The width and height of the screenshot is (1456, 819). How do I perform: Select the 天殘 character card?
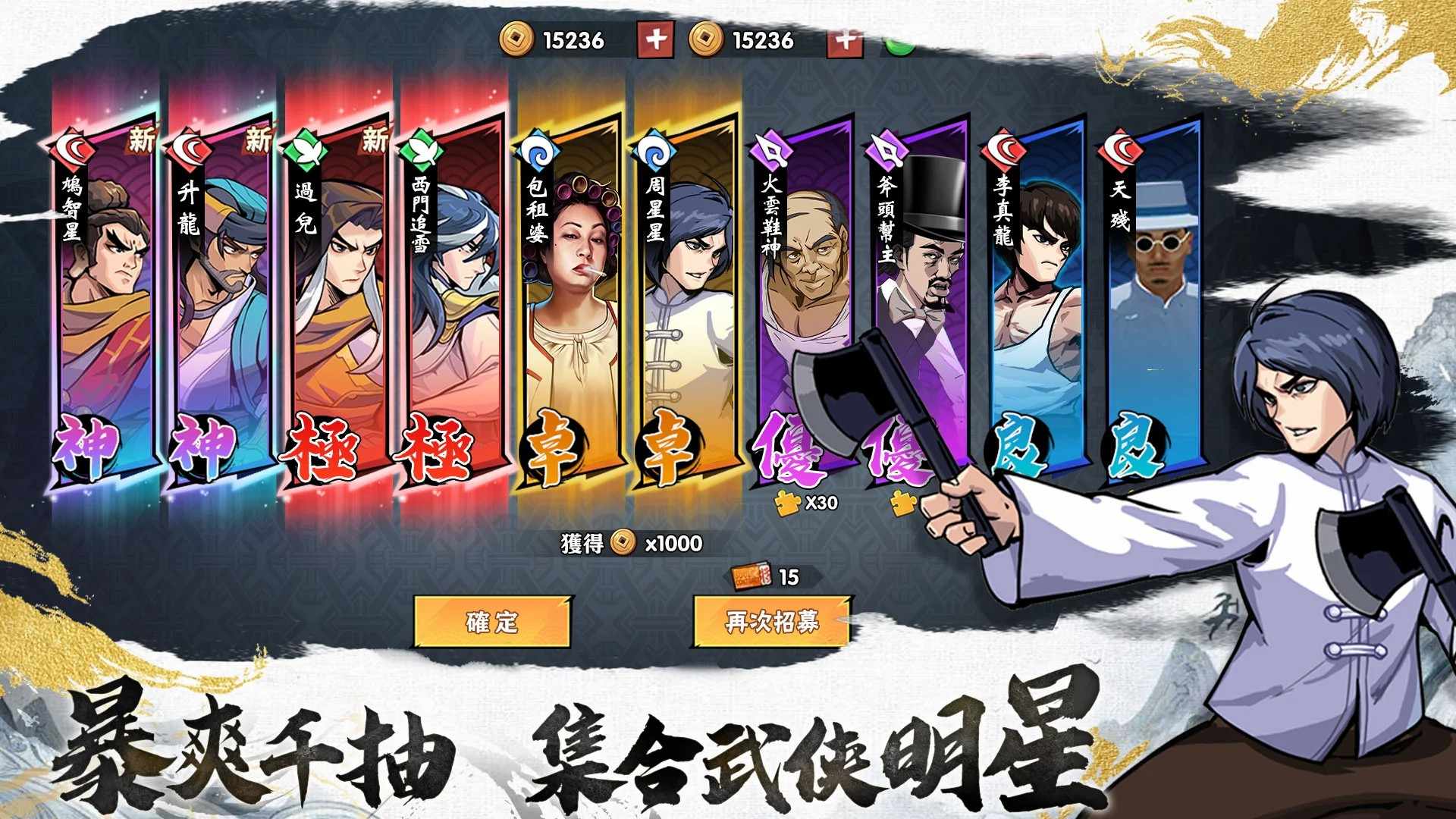[x=1153, y=296]
